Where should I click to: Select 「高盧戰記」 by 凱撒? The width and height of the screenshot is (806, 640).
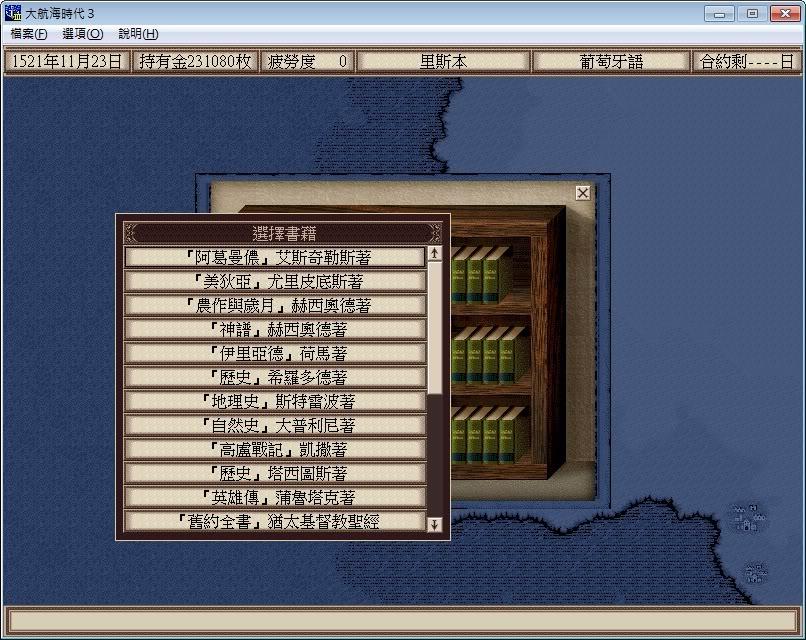tap(275, 449)
